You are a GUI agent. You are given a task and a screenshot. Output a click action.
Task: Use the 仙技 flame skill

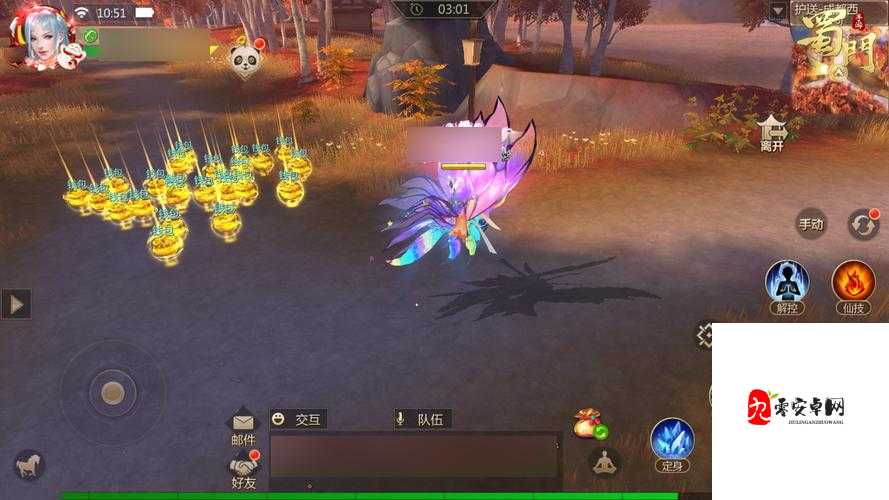point(853,283)
